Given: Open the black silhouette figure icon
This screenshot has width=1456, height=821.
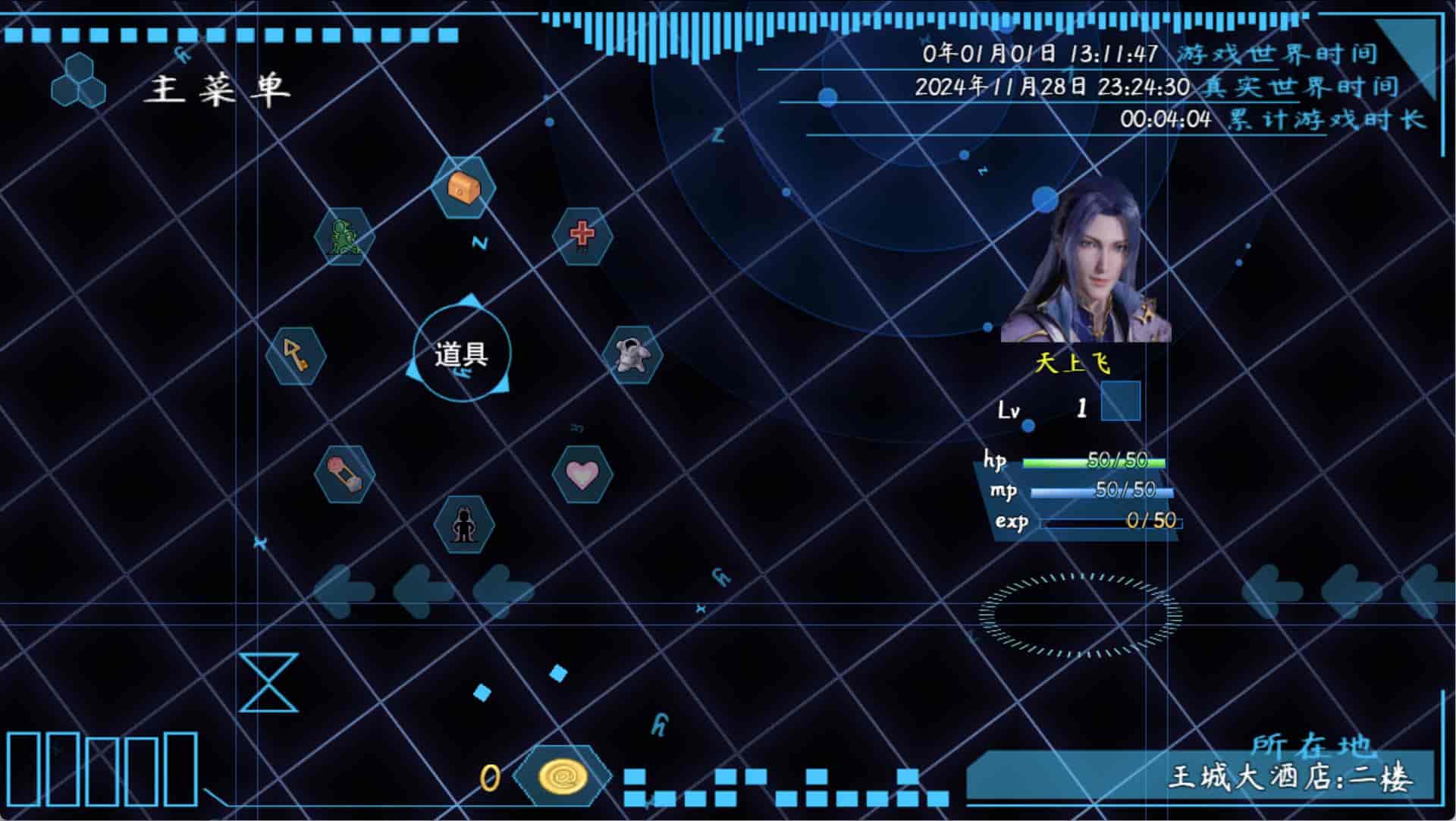Looking at the screenshot, I should [x=463, y=524].
